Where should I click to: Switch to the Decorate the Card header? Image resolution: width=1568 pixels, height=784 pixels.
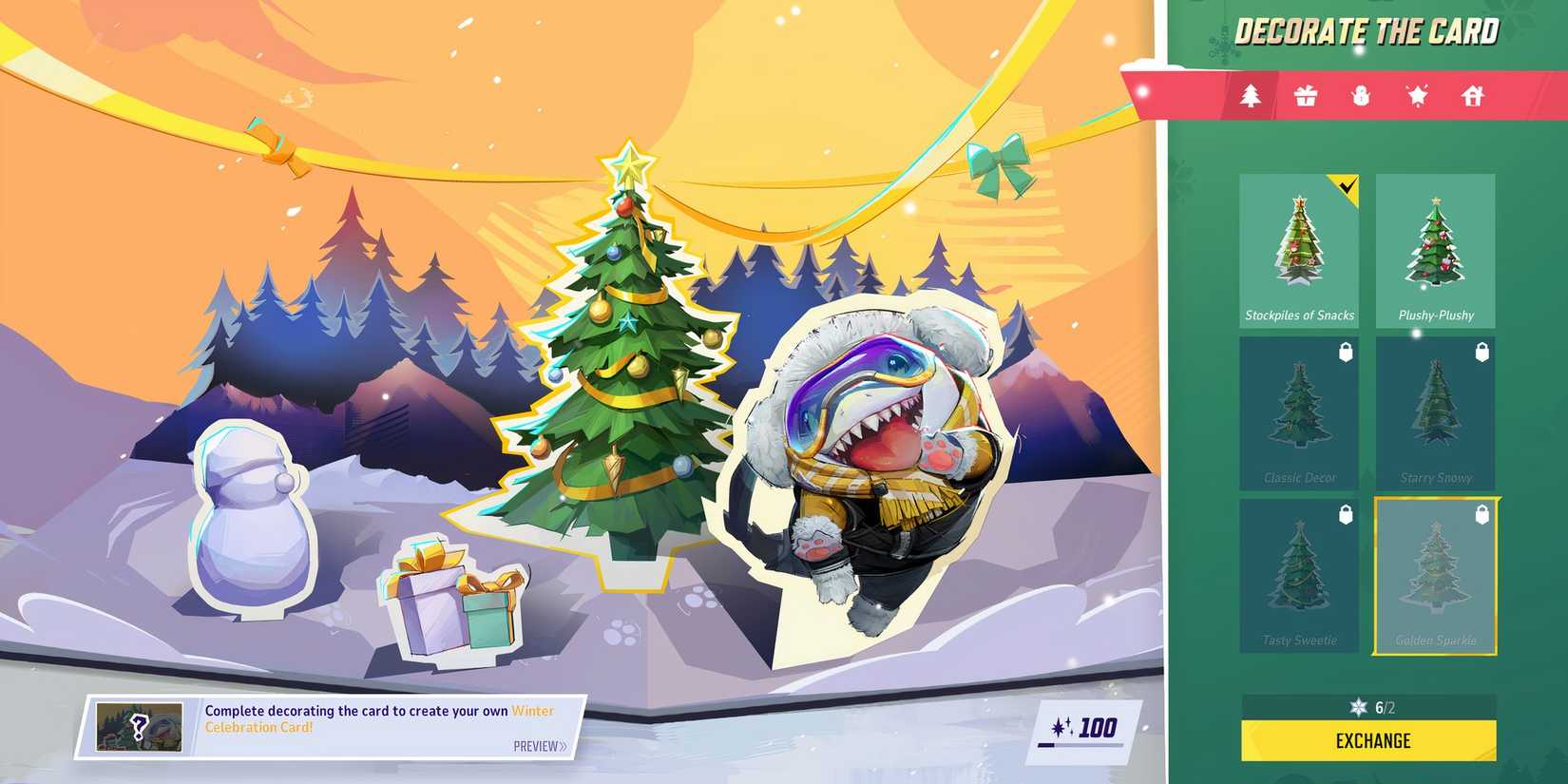coord(1366,31)
